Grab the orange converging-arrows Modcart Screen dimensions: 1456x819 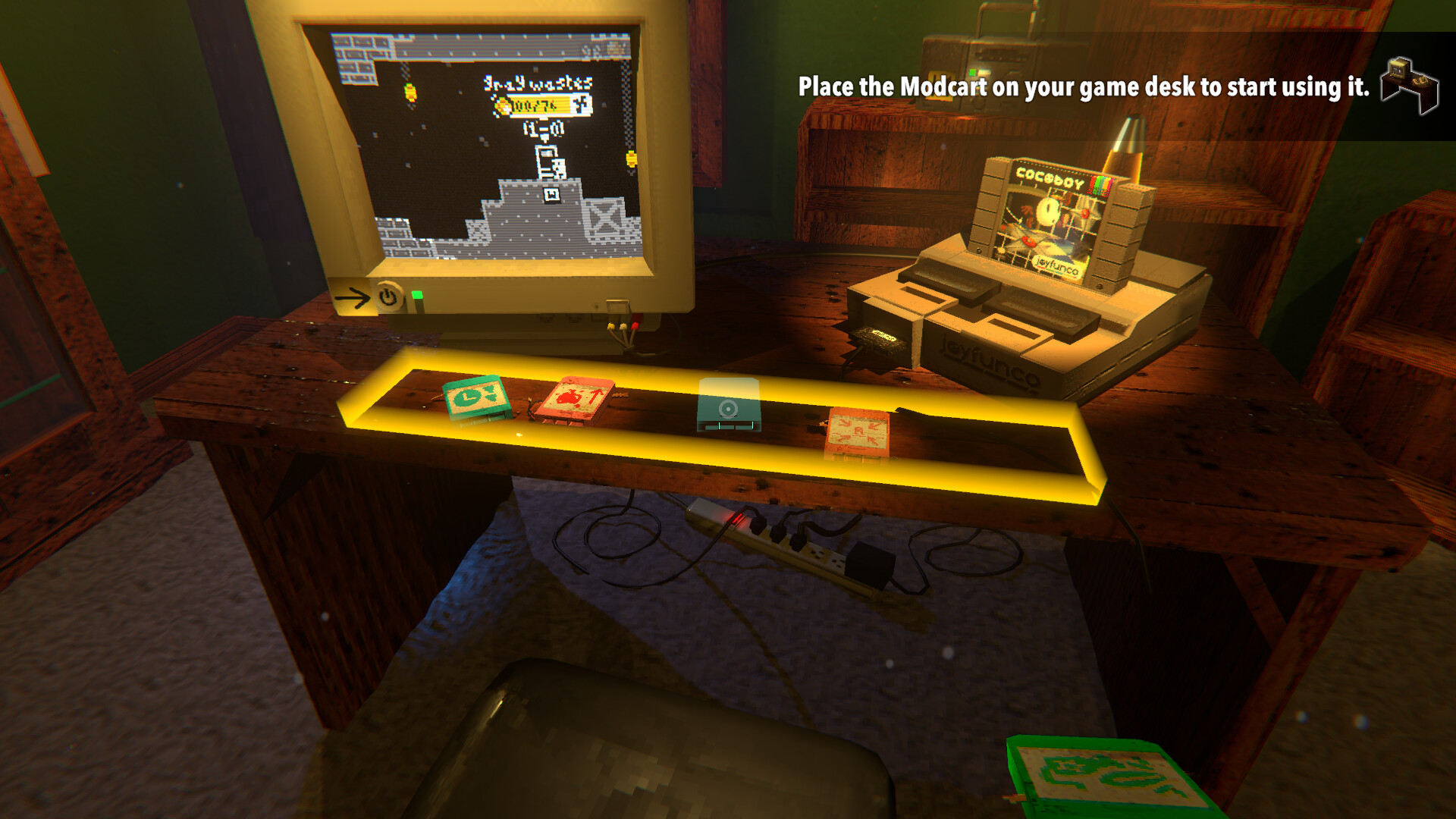(x=859, y=432)
